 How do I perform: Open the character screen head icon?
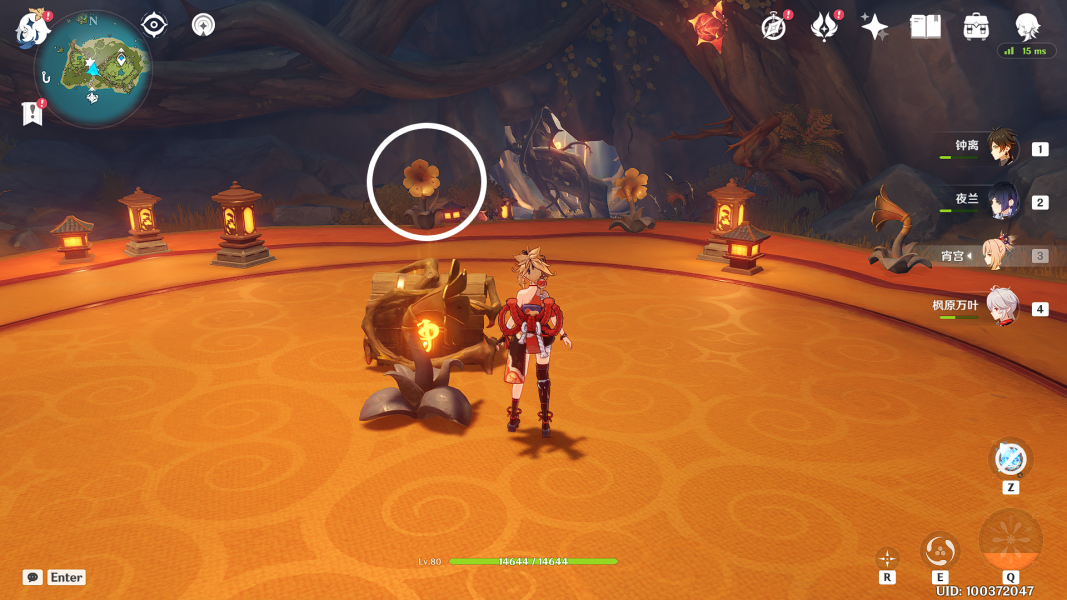pyautogui.click(x=1027, y=26)
